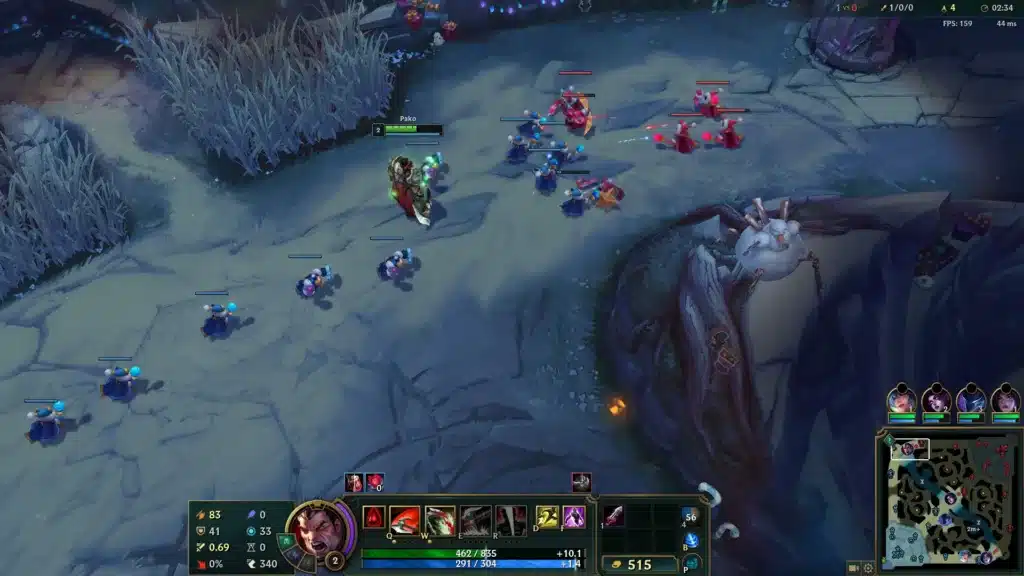Screen dimensions: 1024x576
Task: Activate the purple Teleport summoner spell
Action: click(573, 517)
